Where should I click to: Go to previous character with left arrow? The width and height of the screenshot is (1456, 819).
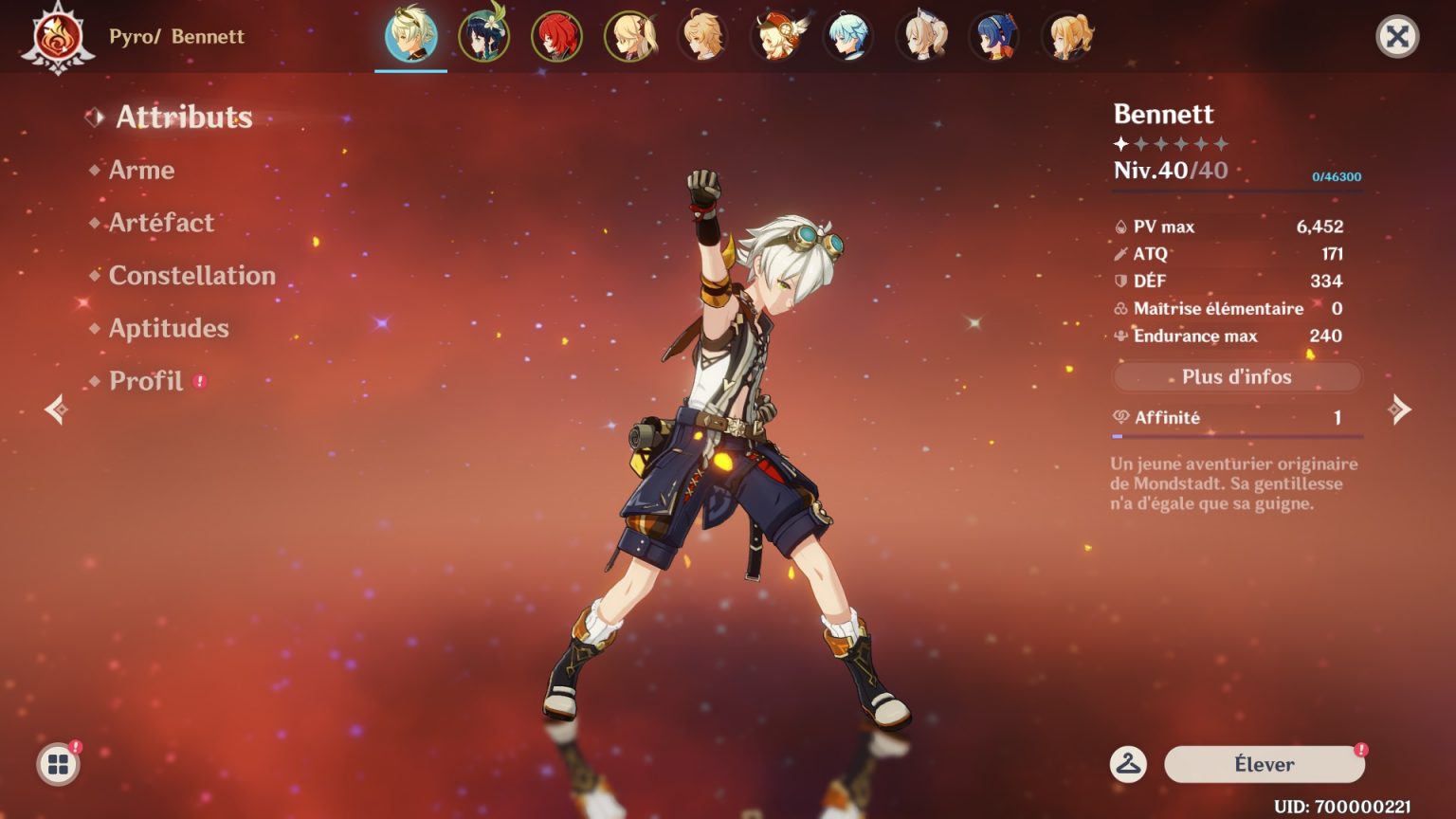(57, 409)
